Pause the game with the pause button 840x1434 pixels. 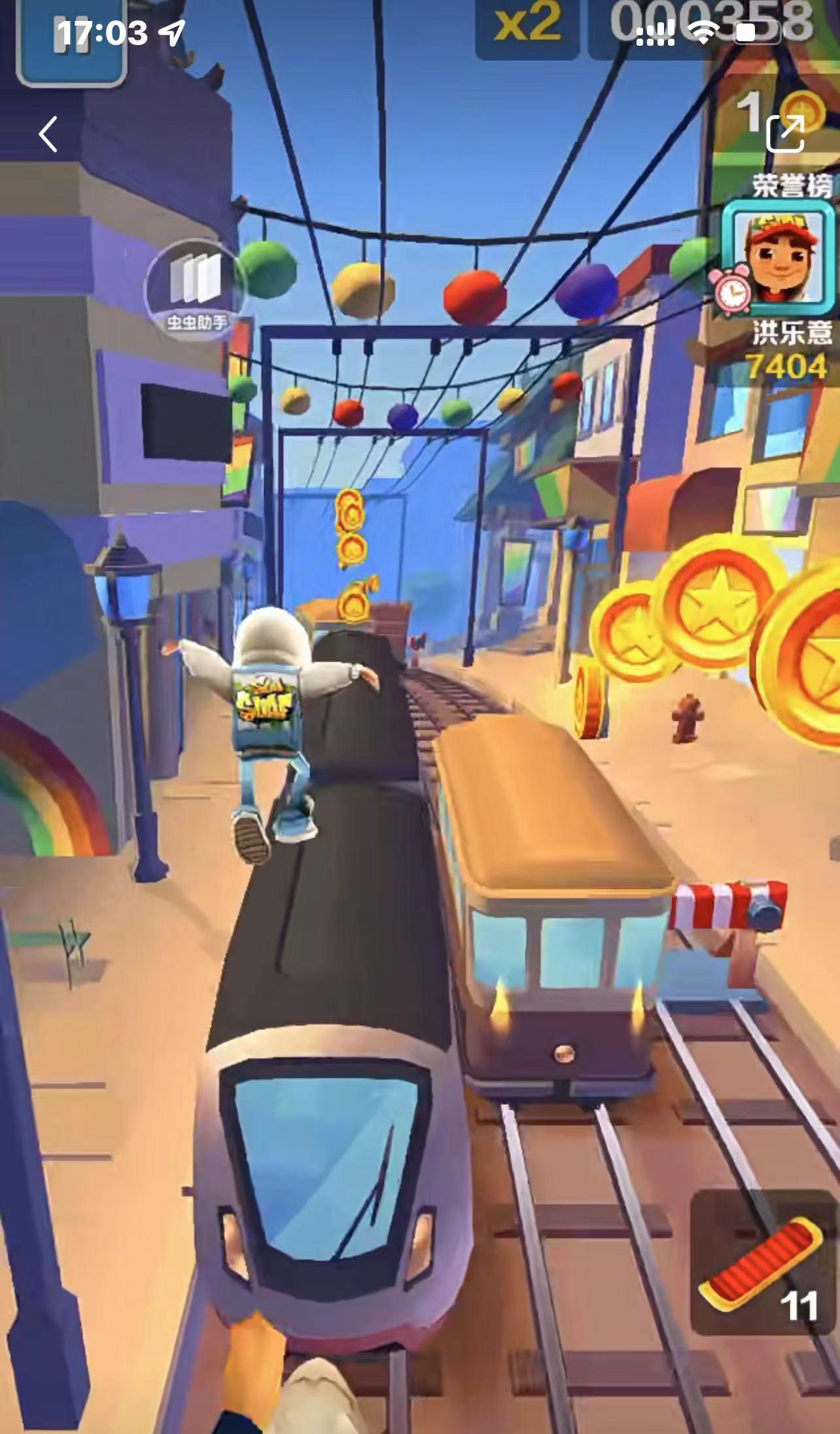tap(69, 41)
